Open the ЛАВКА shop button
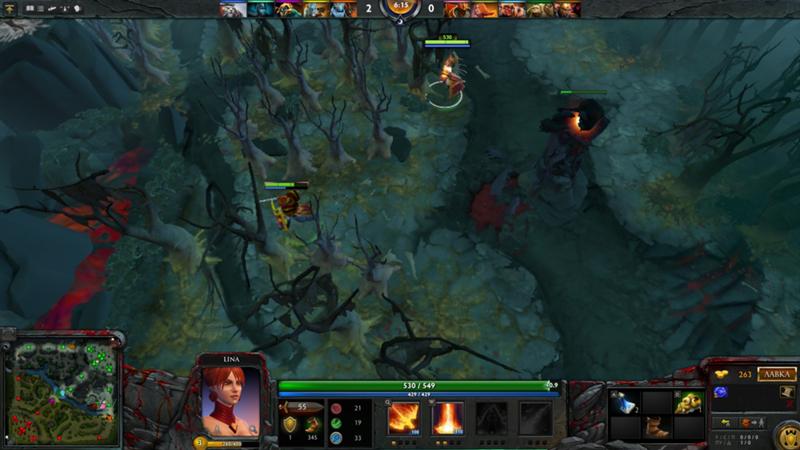This screenshot has height=450, width=800. coord(777,374)
